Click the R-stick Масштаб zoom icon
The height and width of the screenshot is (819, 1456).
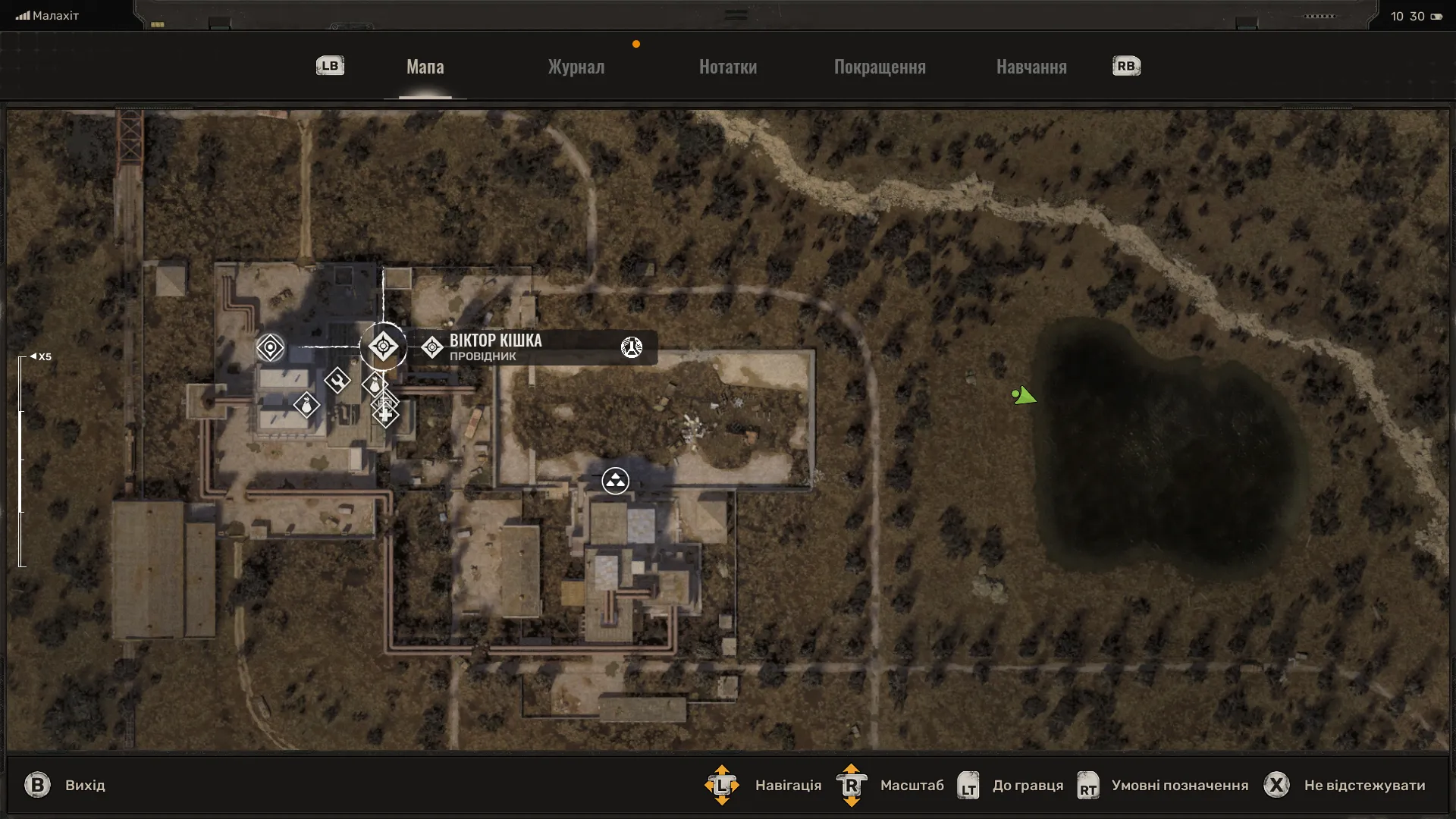[x=851, y=786]
